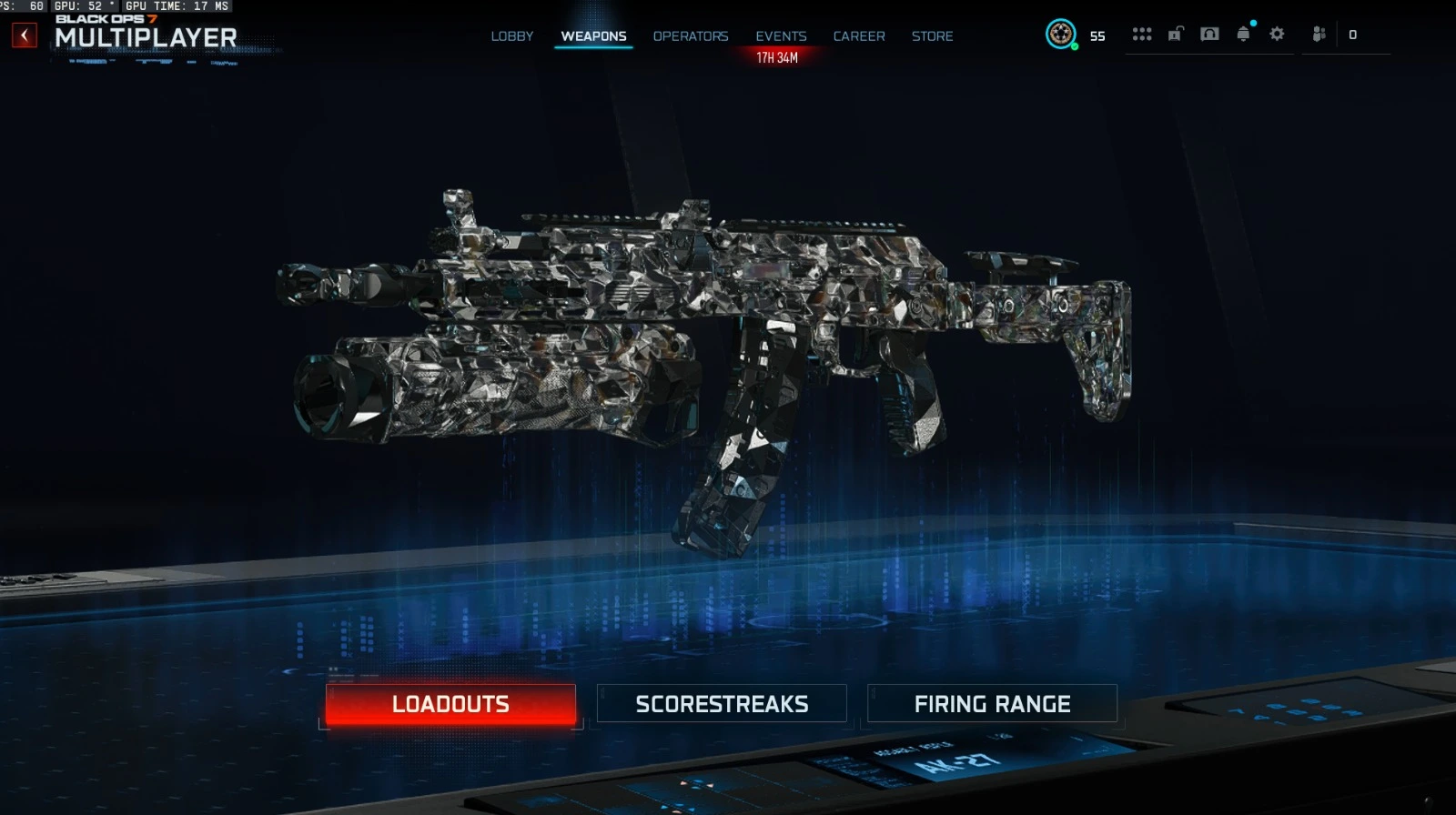This screenshot has height=815, width=1456.
Task: Select the party count indicator showing 0
Action: tap(1353, 34)
